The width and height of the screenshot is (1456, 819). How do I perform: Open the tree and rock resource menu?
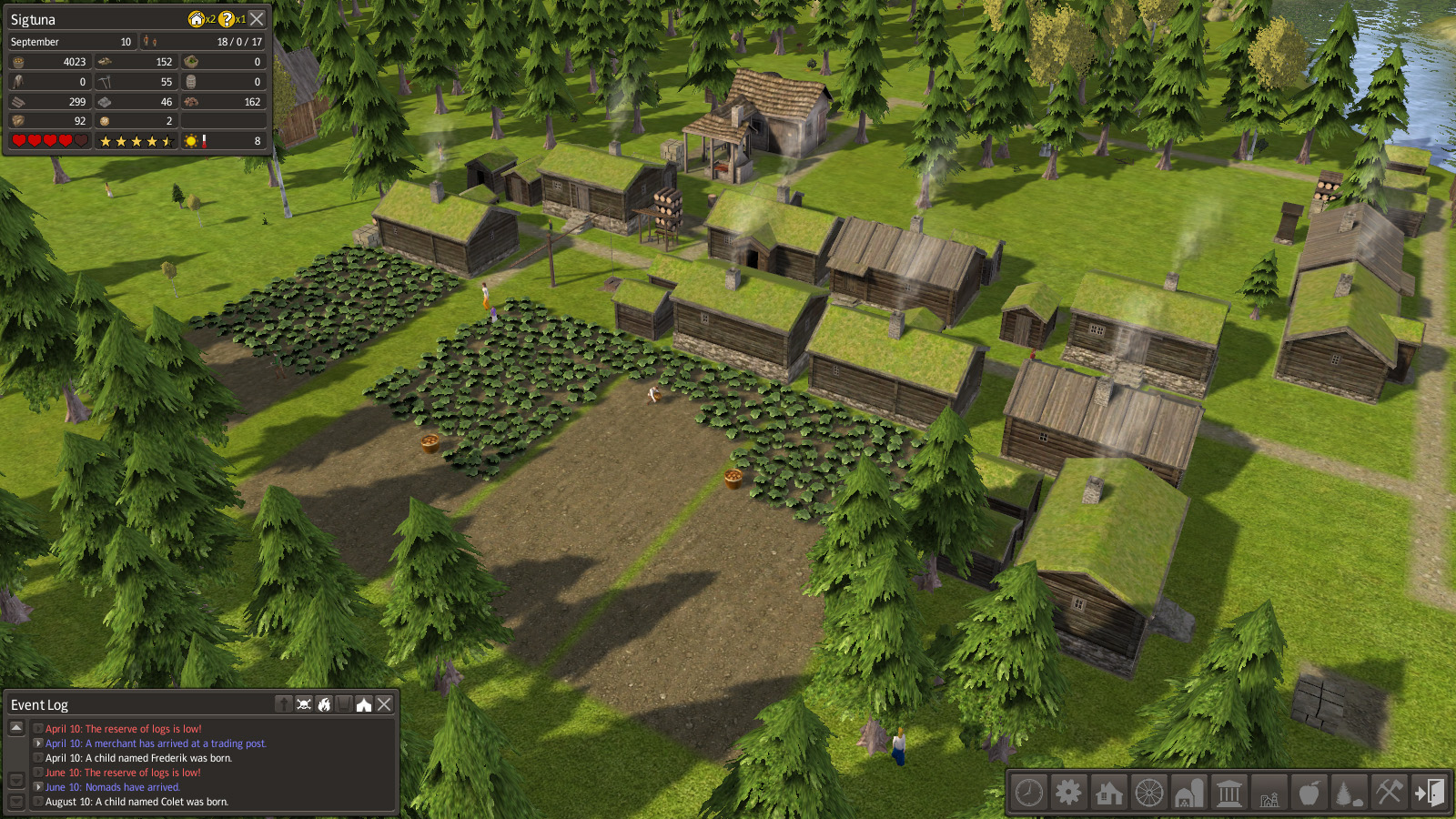tap(1349, 793)
